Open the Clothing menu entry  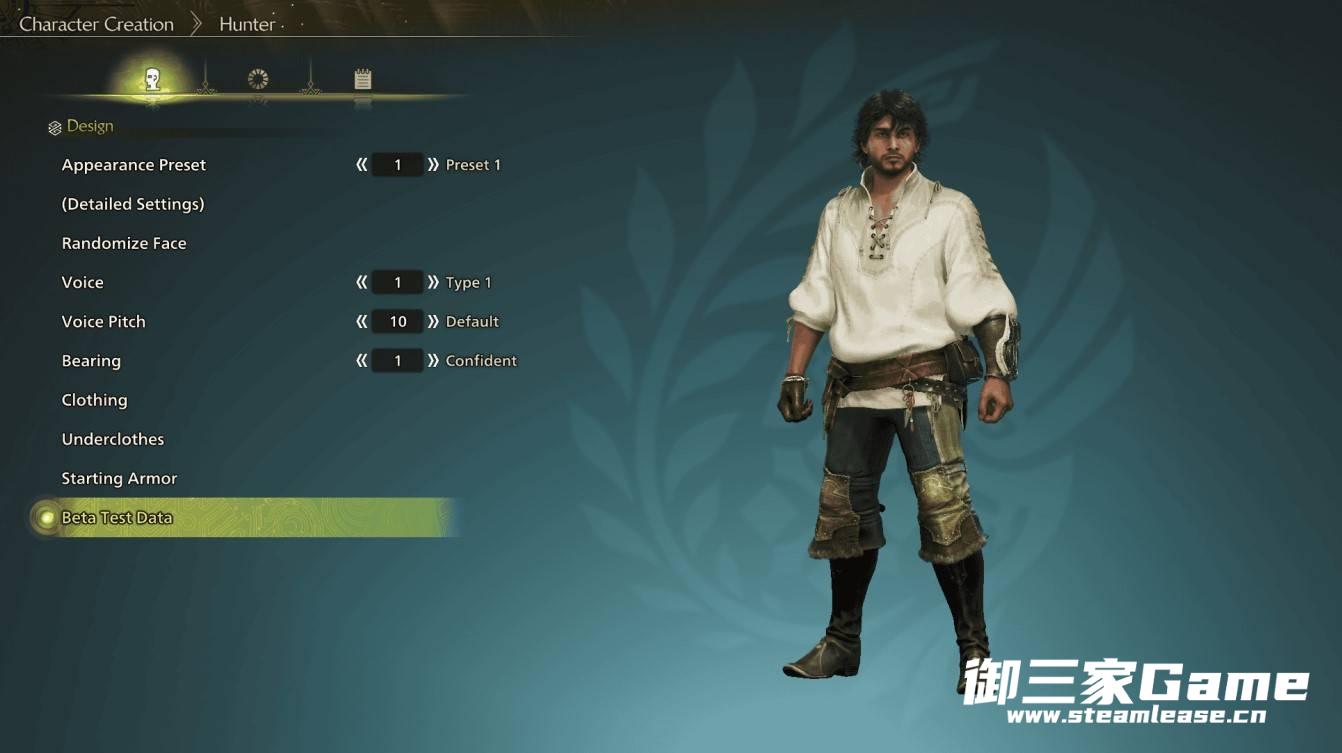(95, 400)
